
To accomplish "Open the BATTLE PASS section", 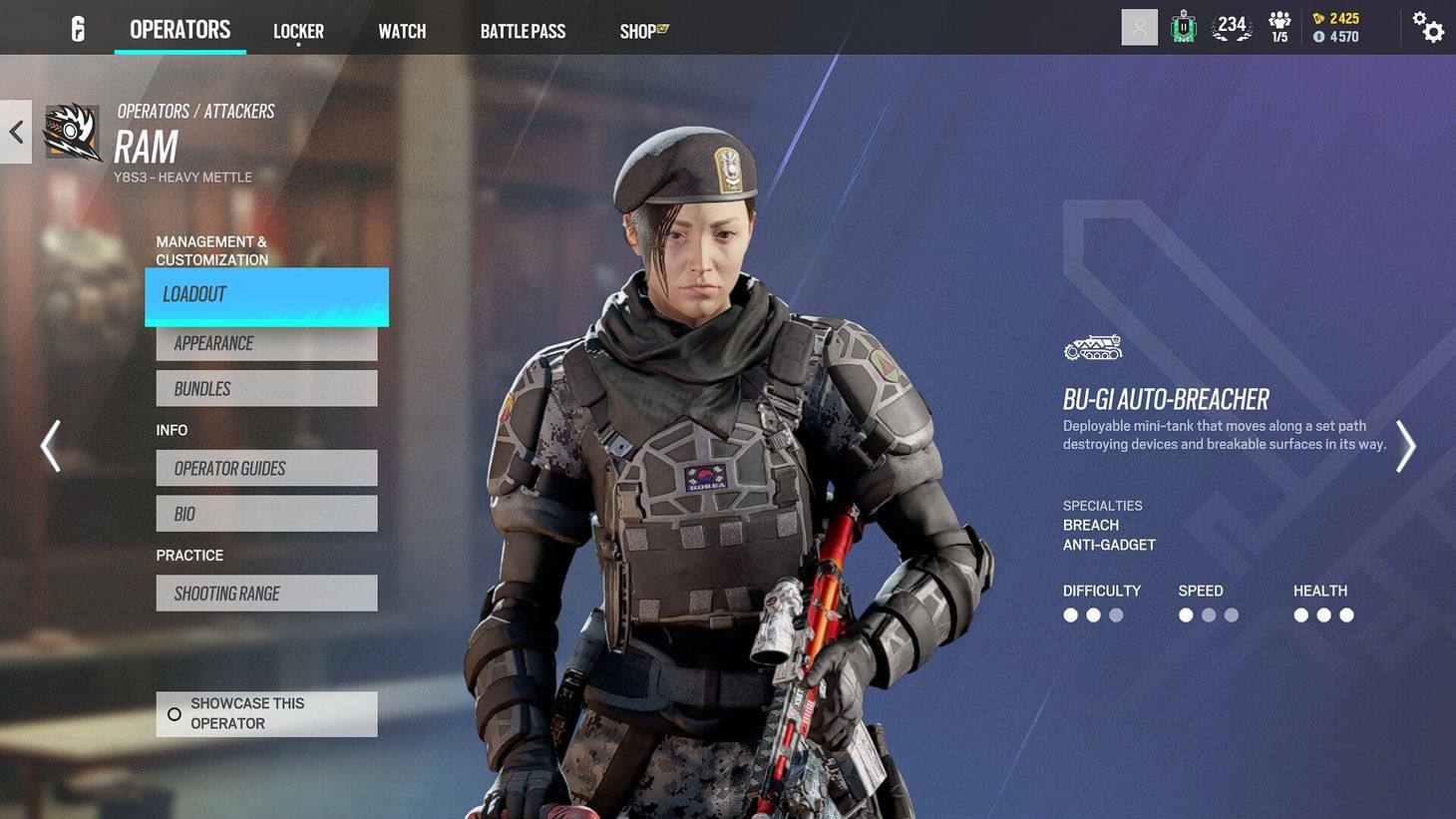I will coord(523,31).
